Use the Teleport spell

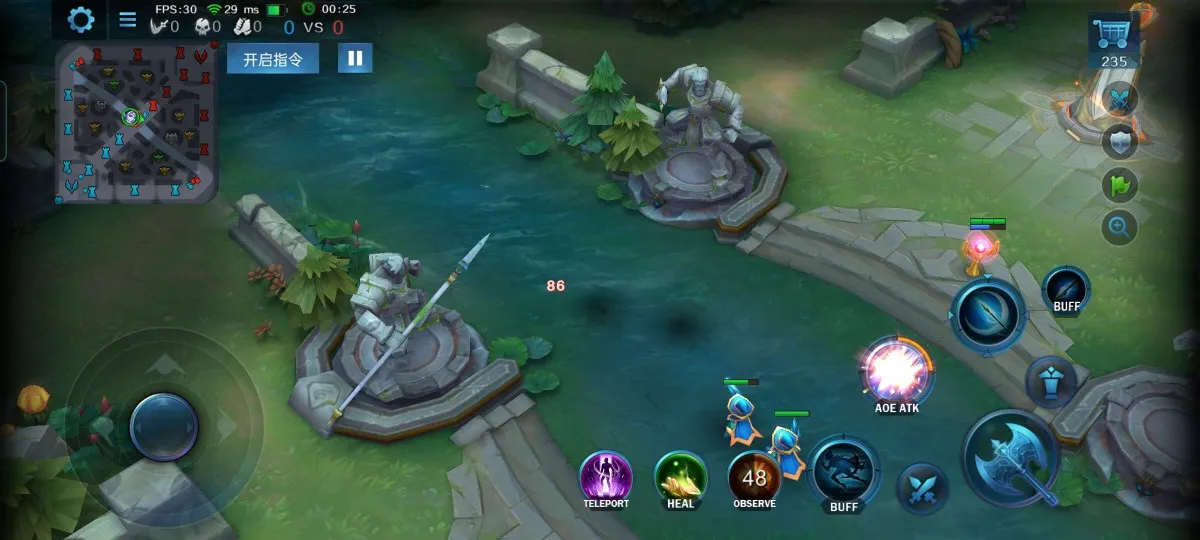tap(606, 475)
